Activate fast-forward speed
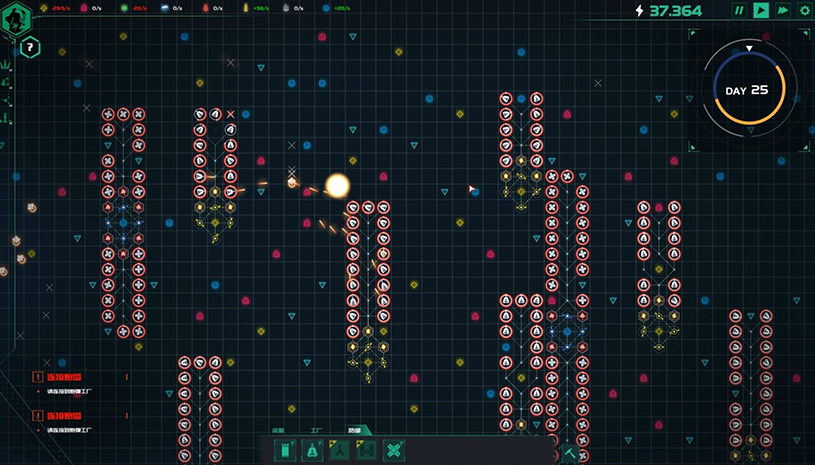This screenshot has height=465, width=815. (783, 11)
